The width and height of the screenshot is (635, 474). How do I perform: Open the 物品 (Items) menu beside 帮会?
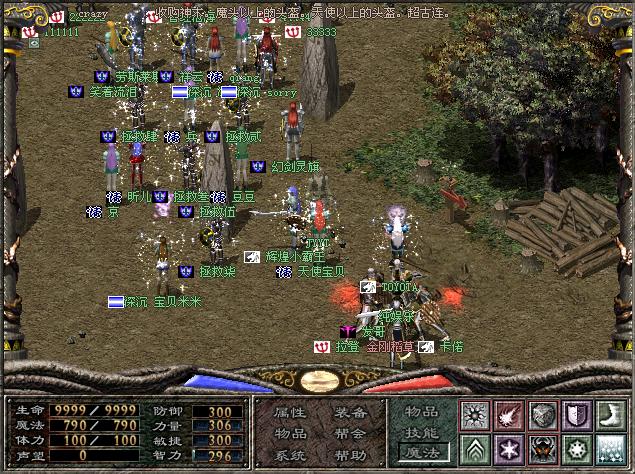point(290,434)
